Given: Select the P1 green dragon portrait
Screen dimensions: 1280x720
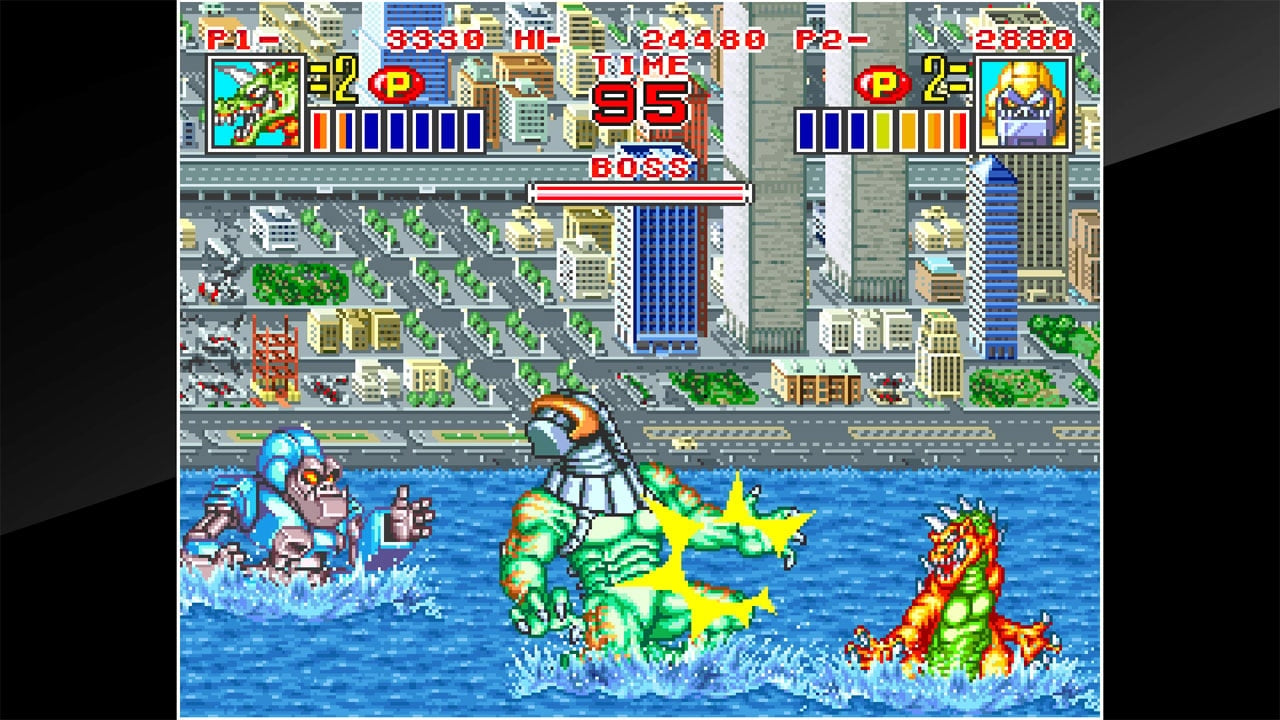Looking at the screenshot, I should click(x=253, y=104).
